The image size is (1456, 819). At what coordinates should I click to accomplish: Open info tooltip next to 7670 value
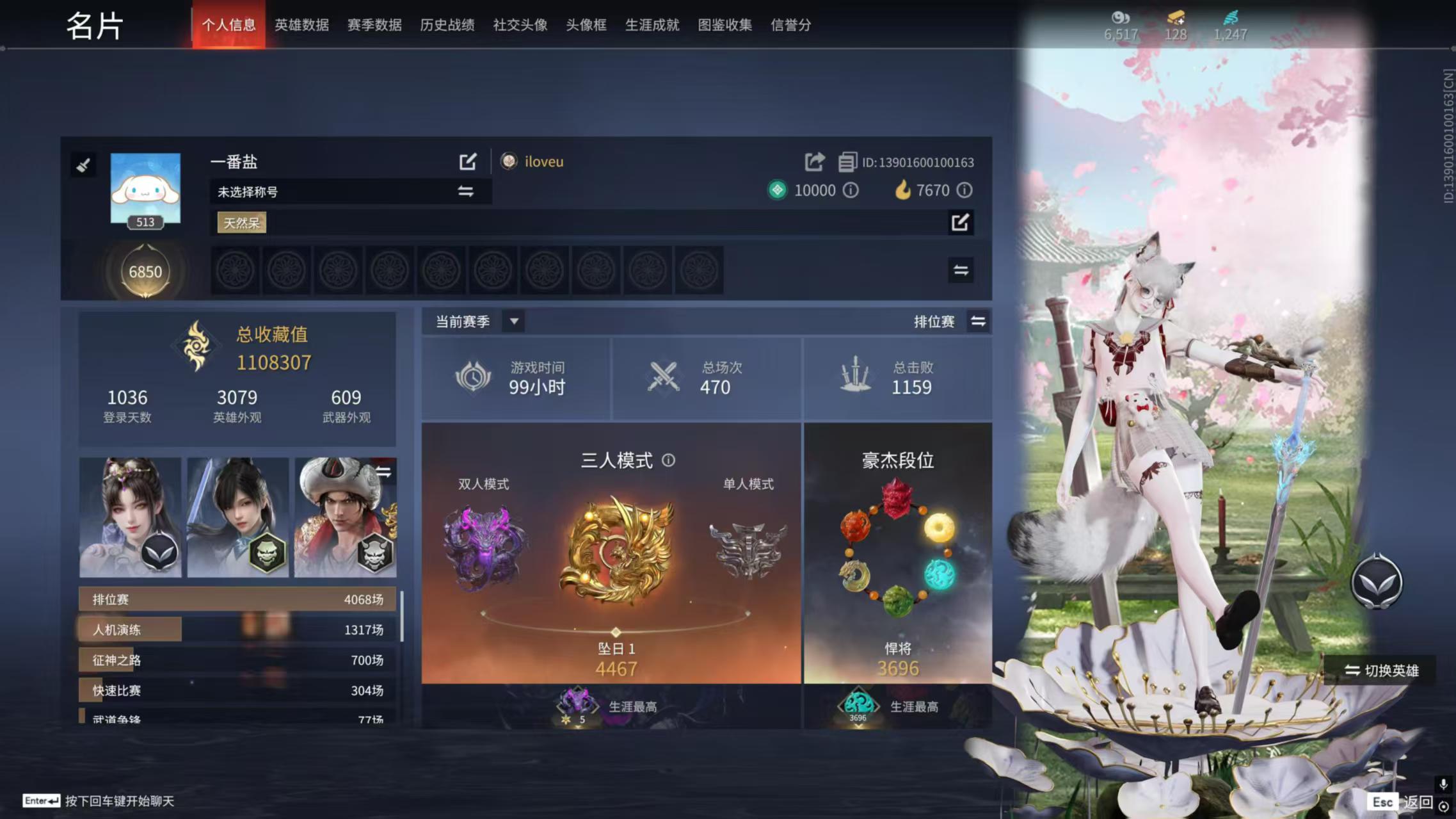[x=964, y=190]
